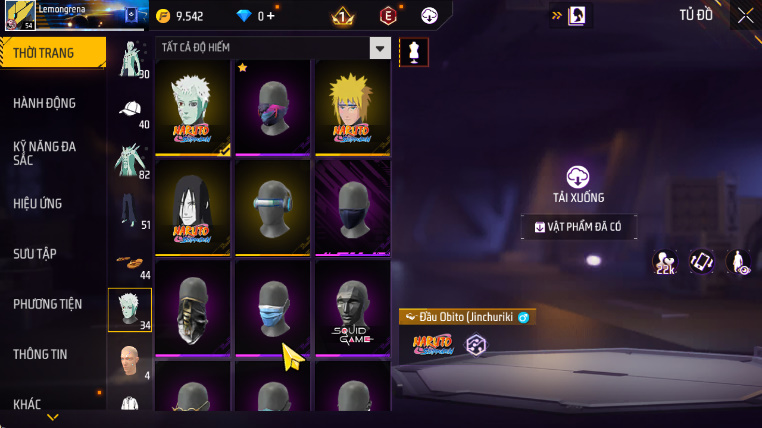Tap the Tải Xuống cloud download icon
Image resolution: width=762 pixels, height=428 pixels.
tap(578, 177)
